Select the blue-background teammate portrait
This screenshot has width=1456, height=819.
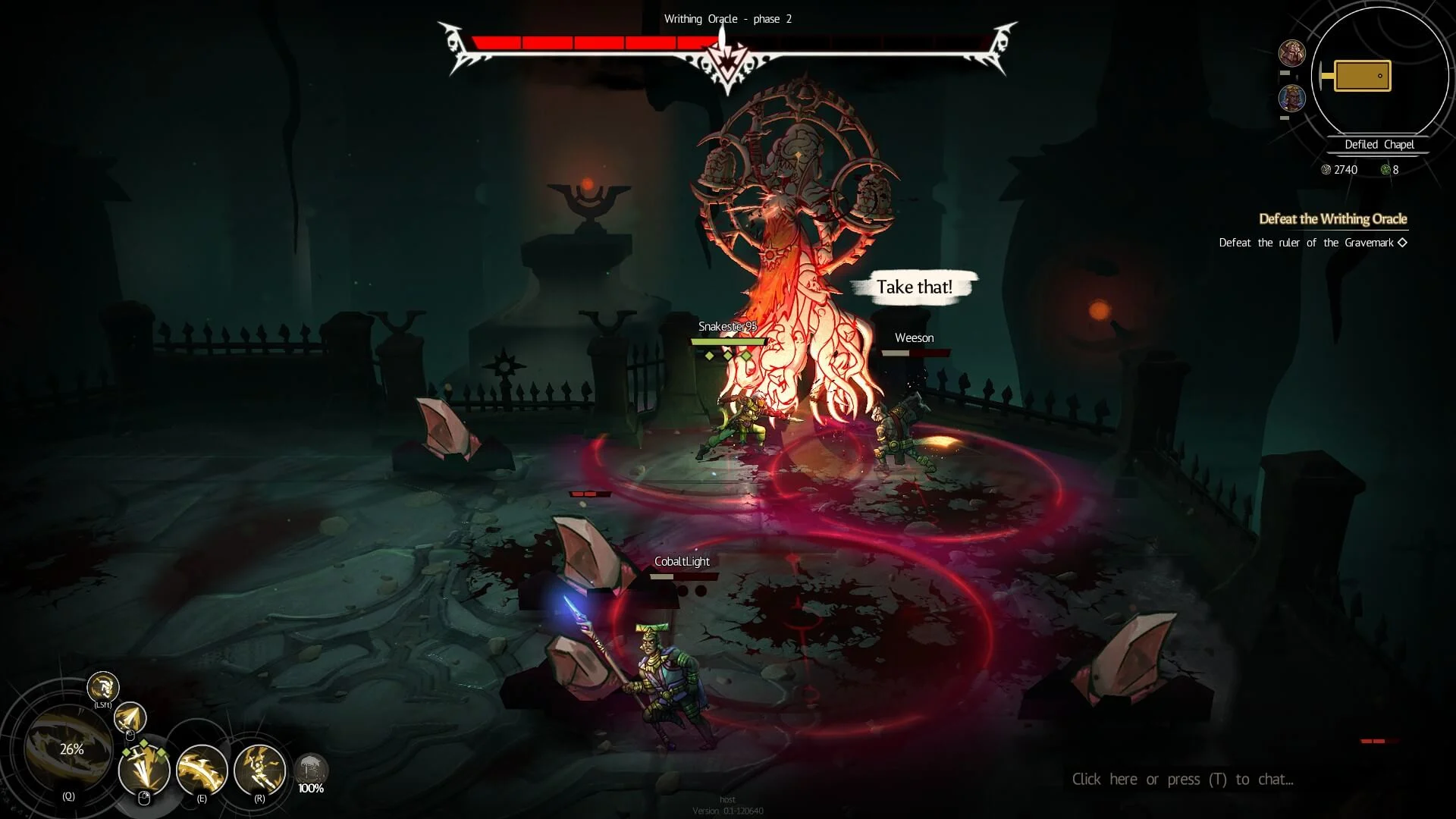(1291, 99)
